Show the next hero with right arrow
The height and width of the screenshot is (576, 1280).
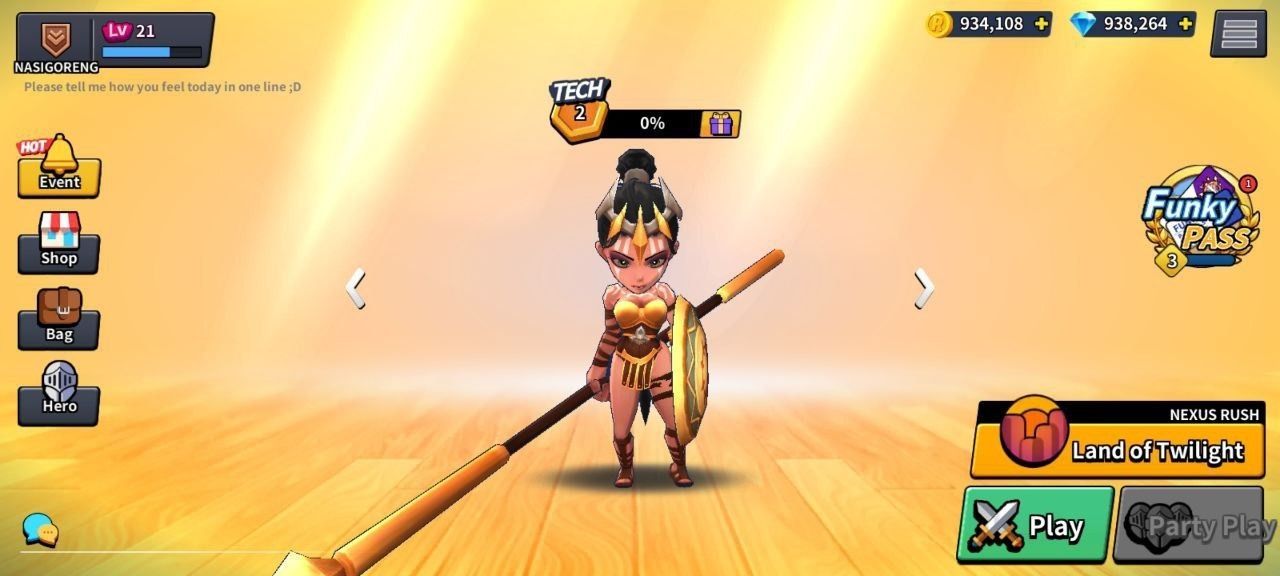pos(924,289)
